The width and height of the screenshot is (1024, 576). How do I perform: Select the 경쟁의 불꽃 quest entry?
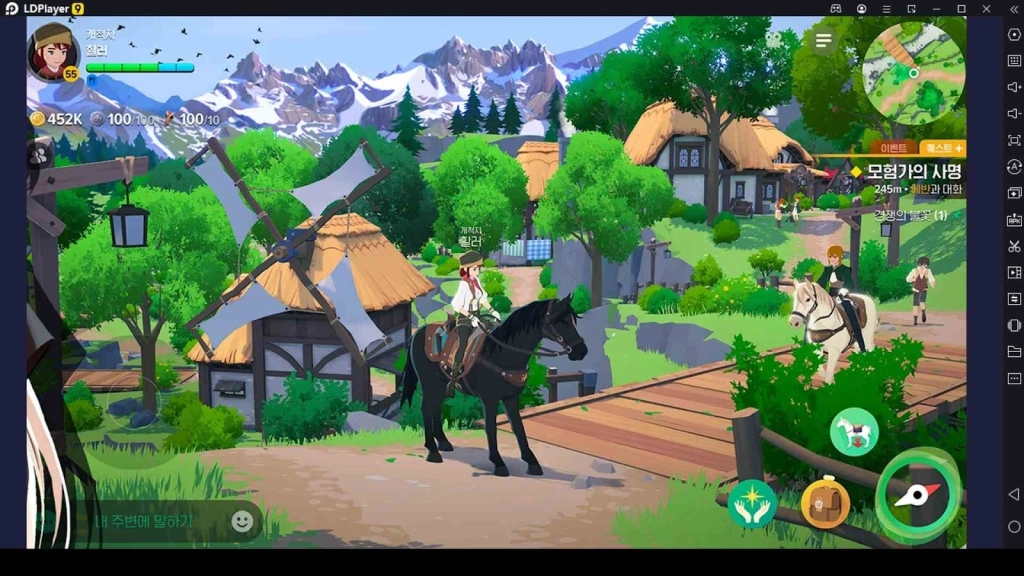tap(910, 215)
